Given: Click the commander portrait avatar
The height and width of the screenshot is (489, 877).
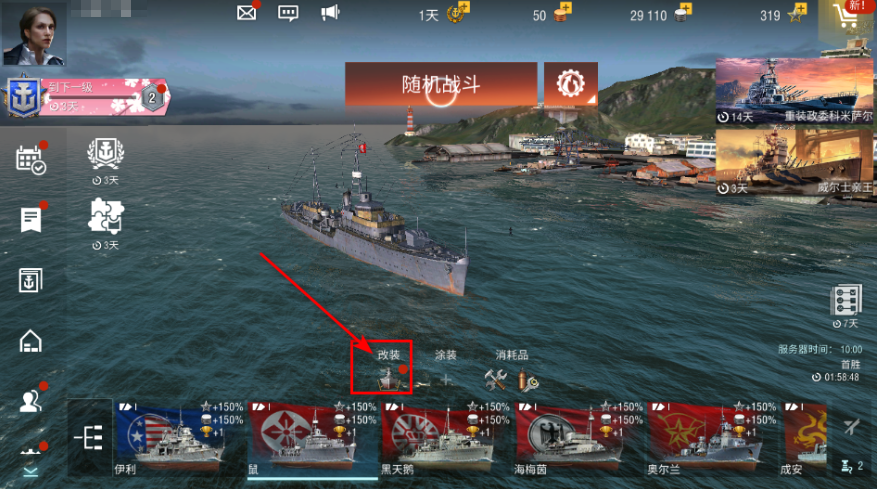Looking at the screenshot, I should (34, 33).
